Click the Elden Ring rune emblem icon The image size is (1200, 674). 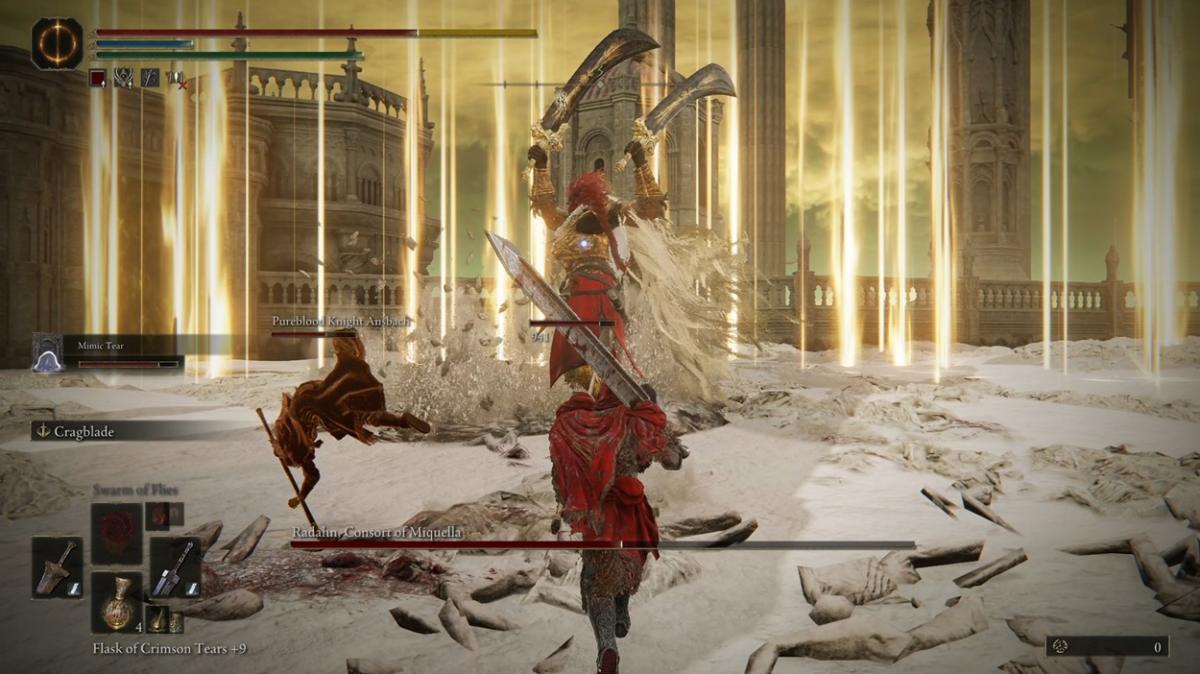[x=56, y=44]
